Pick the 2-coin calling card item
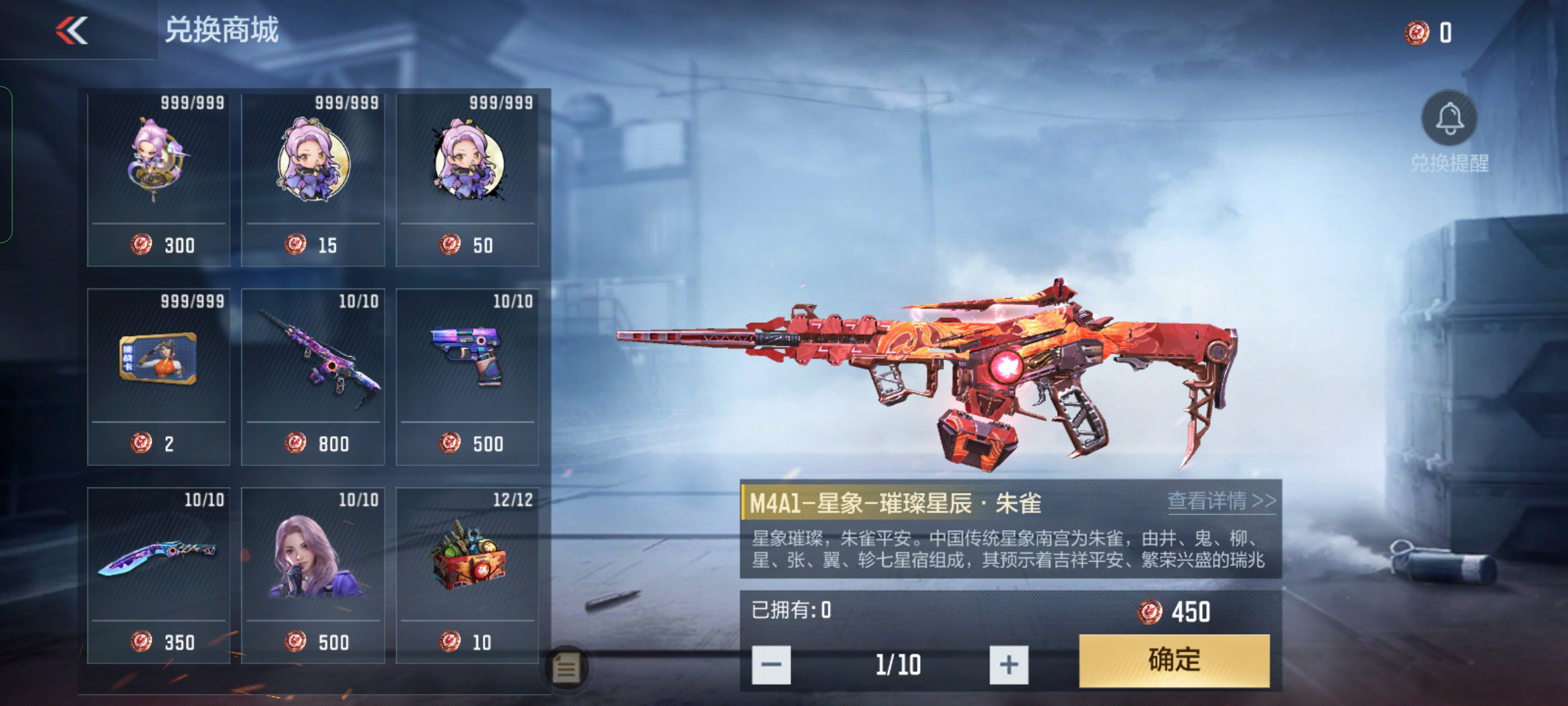1568x706 pixels. [159, 377]
